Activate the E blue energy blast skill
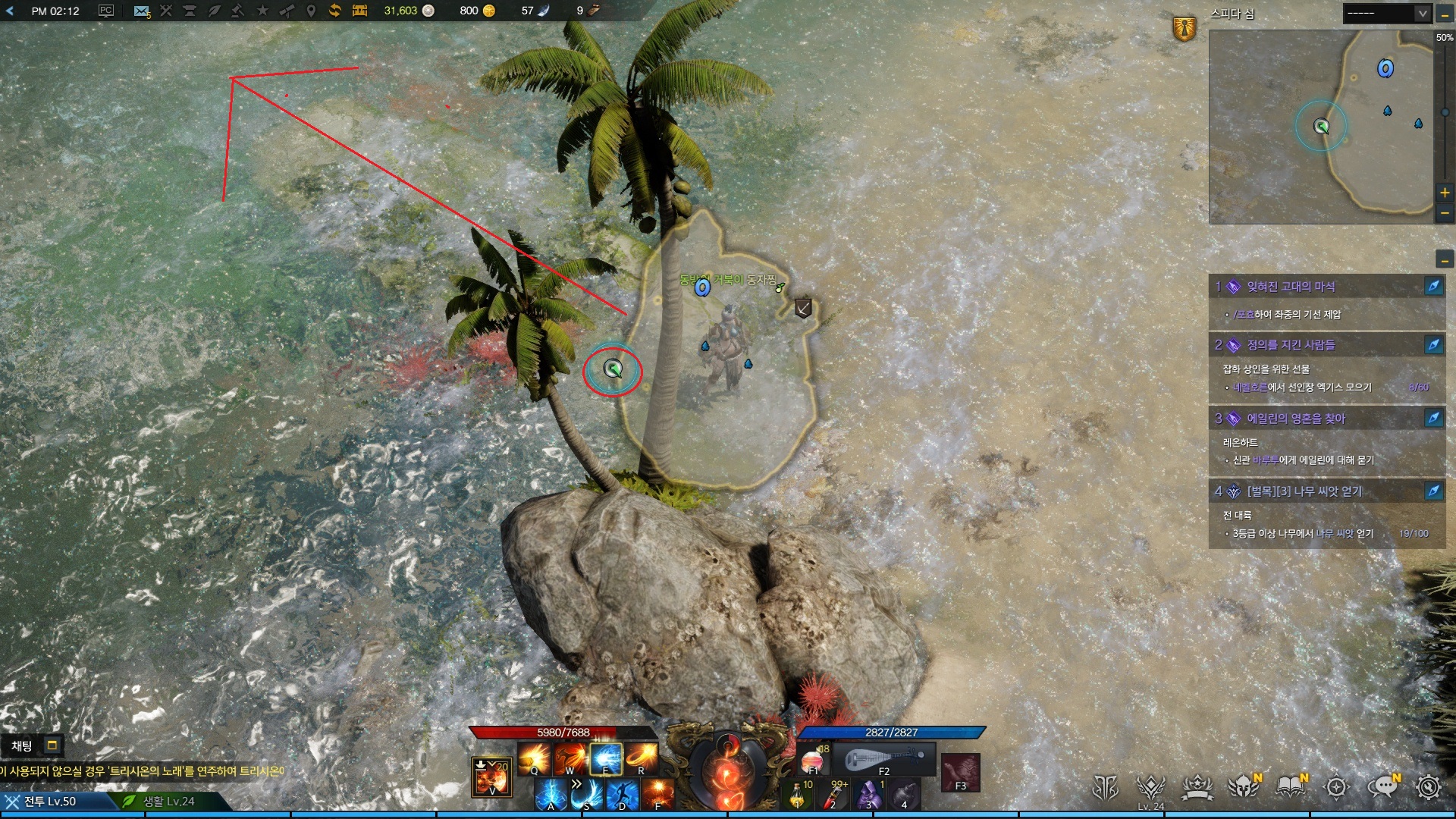 click(606, 758)
